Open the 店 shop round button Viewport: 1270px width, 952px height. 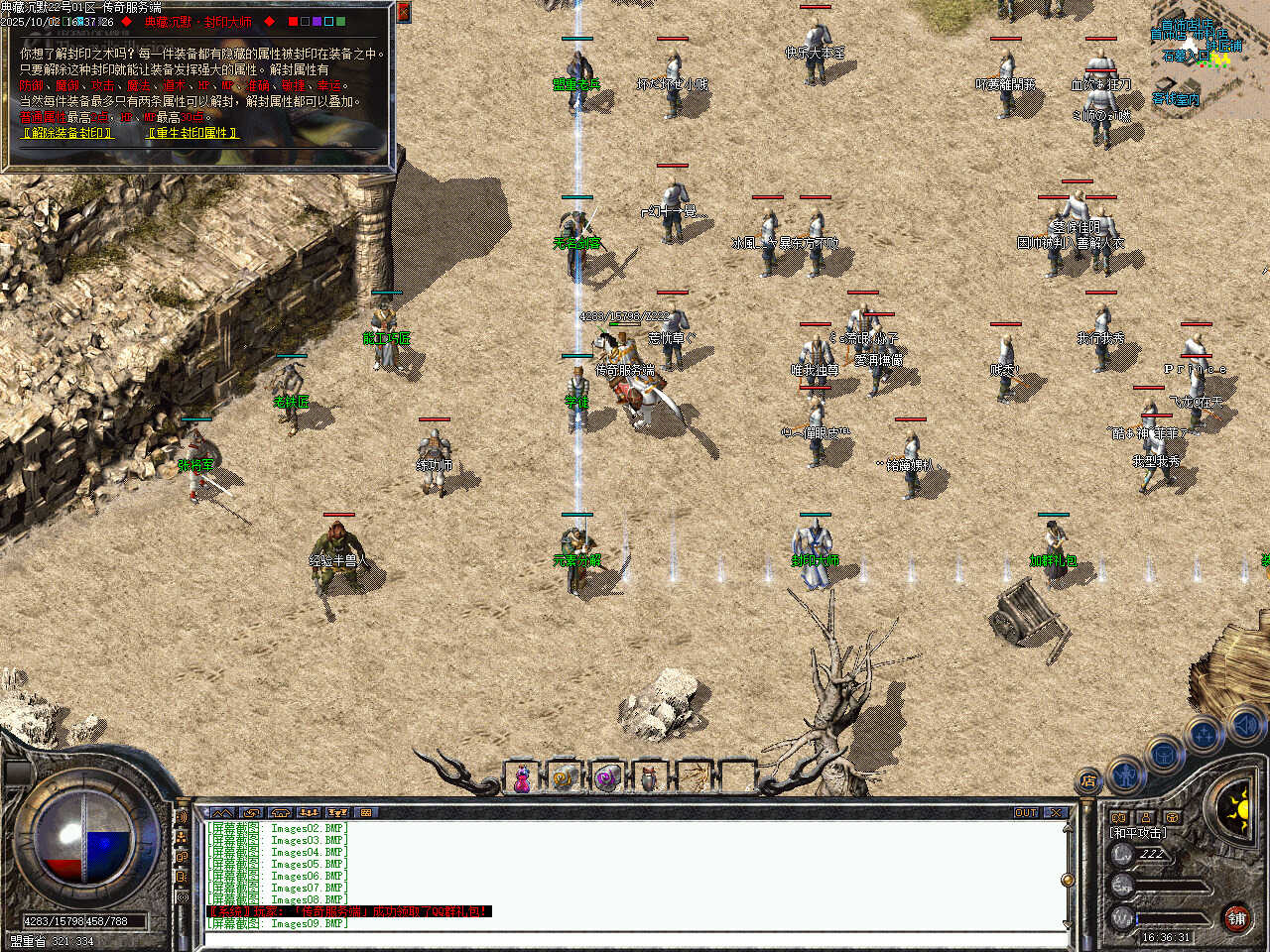point(1088,781)
